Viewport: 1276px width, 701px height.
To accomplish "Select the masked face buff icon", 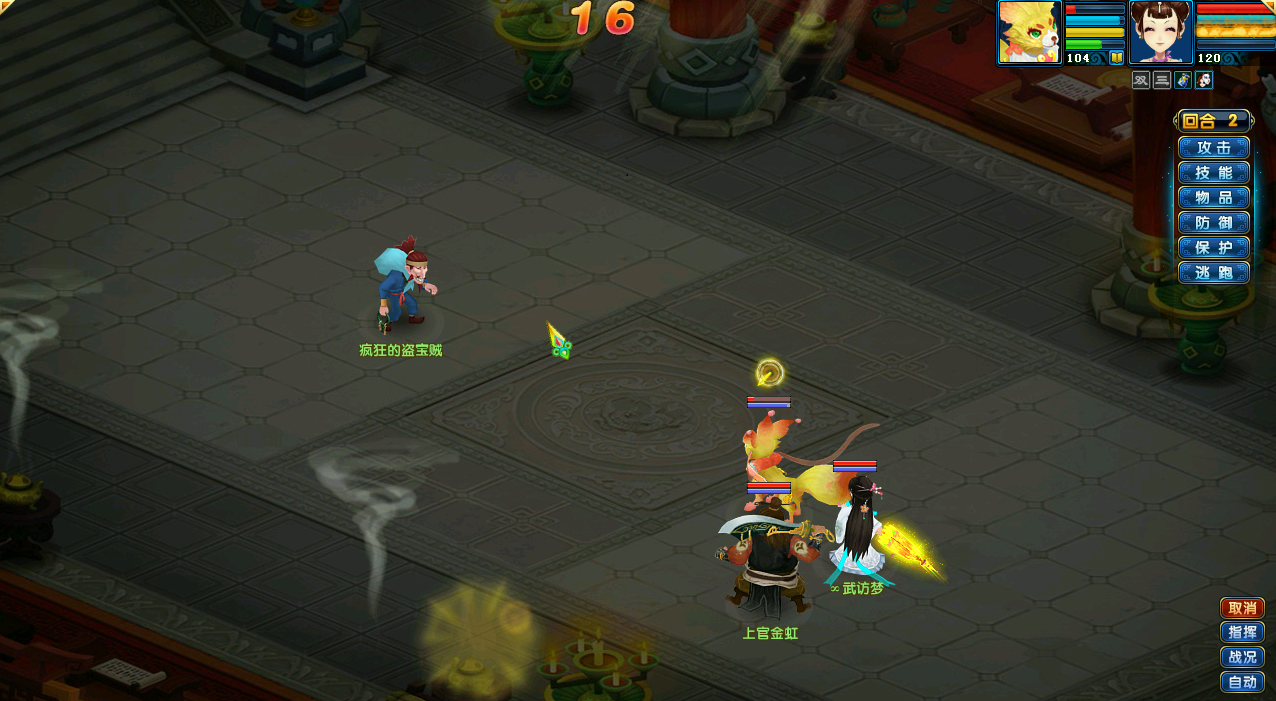I will pos(1204,80).
